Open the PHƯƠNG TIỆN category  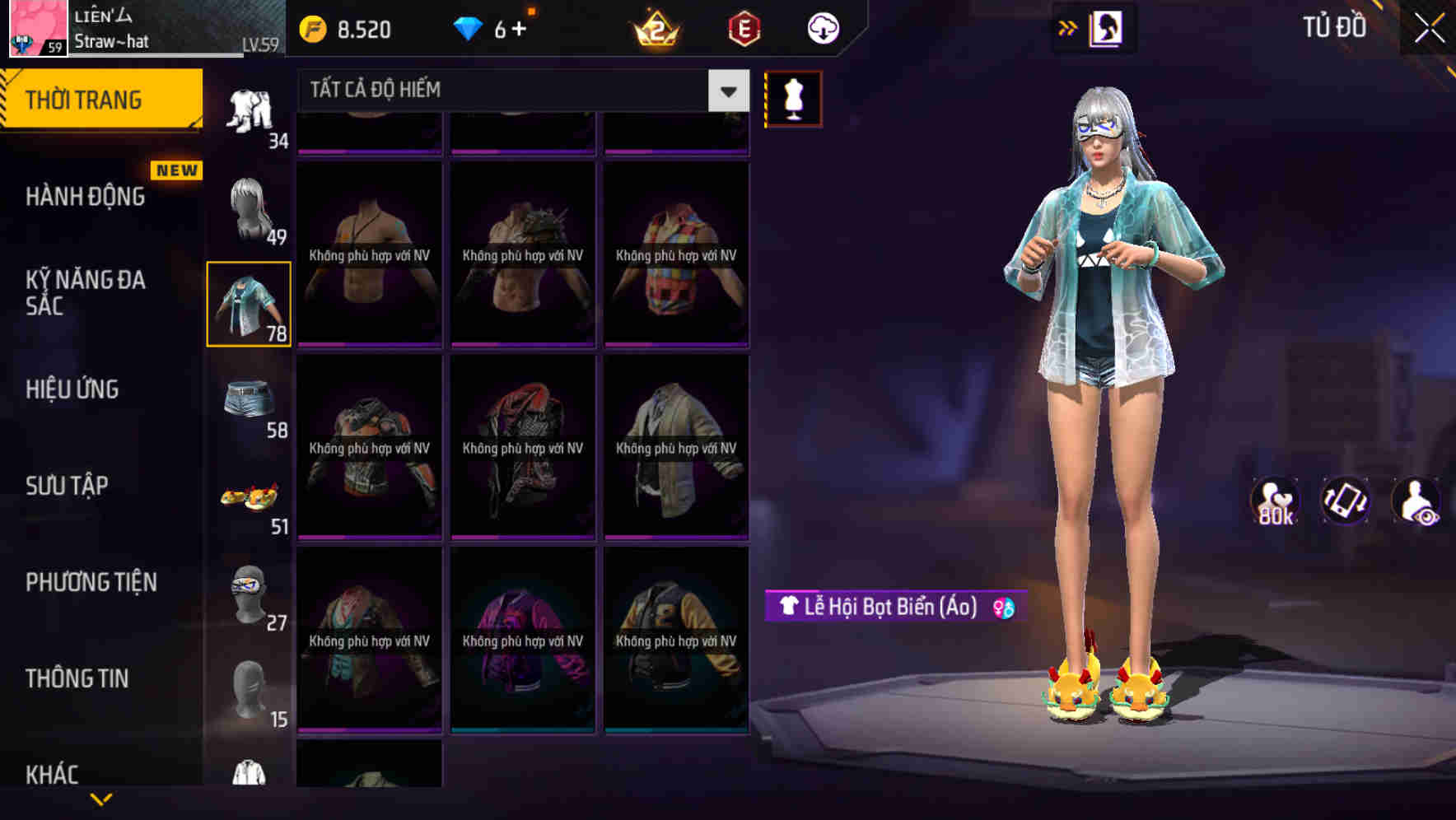91,582
